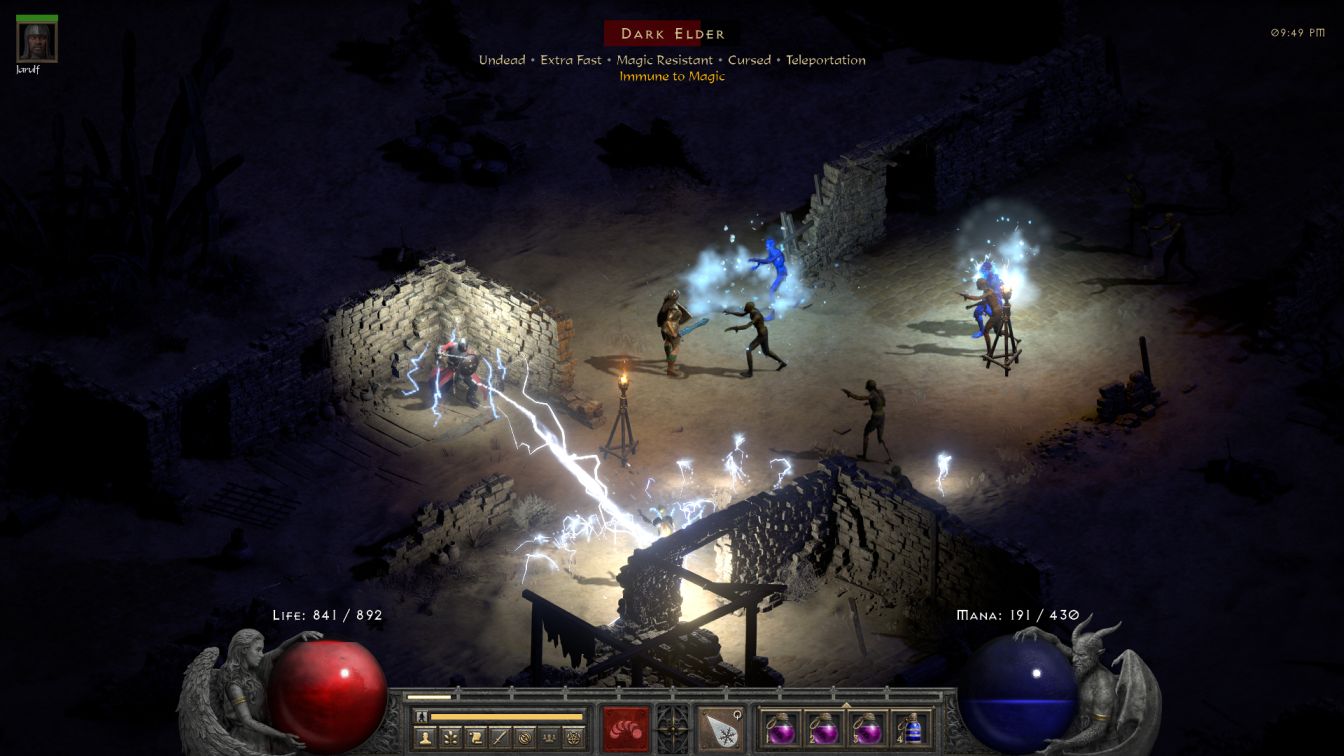Open the game menu pentagram icon
This screenshot has width=1344, height=756.
pyautogui.click(x=573, y=738)
